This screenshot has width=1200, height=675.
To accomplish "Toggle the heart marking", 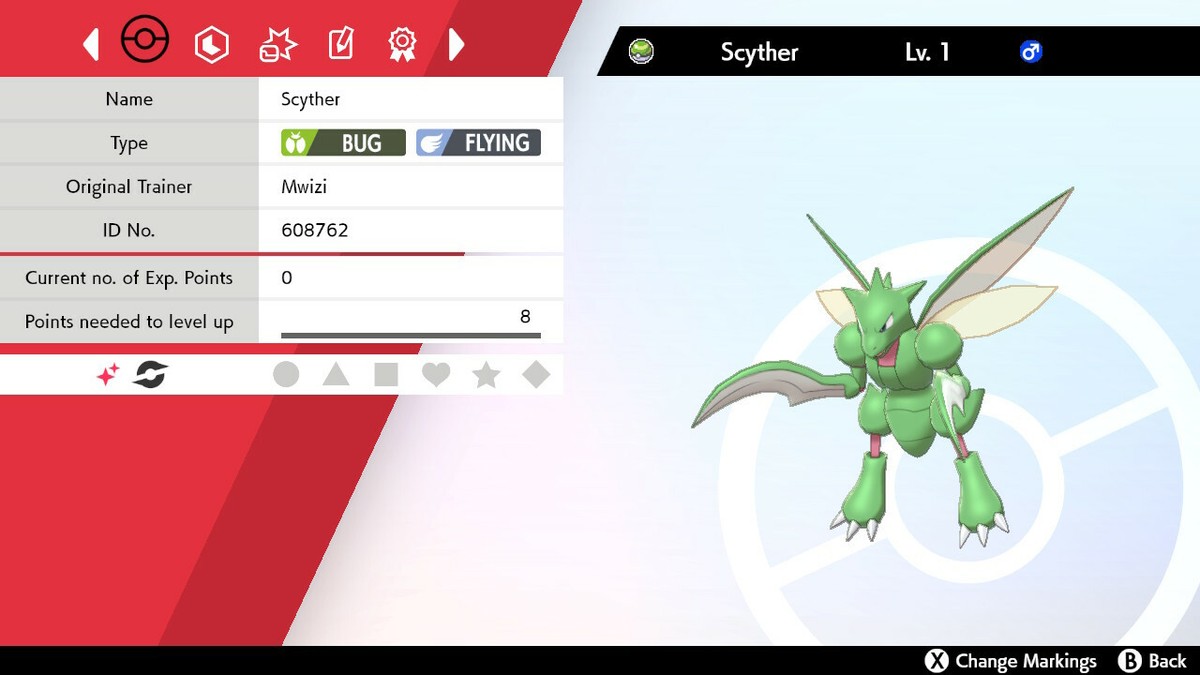I will [x=436, y=375].
